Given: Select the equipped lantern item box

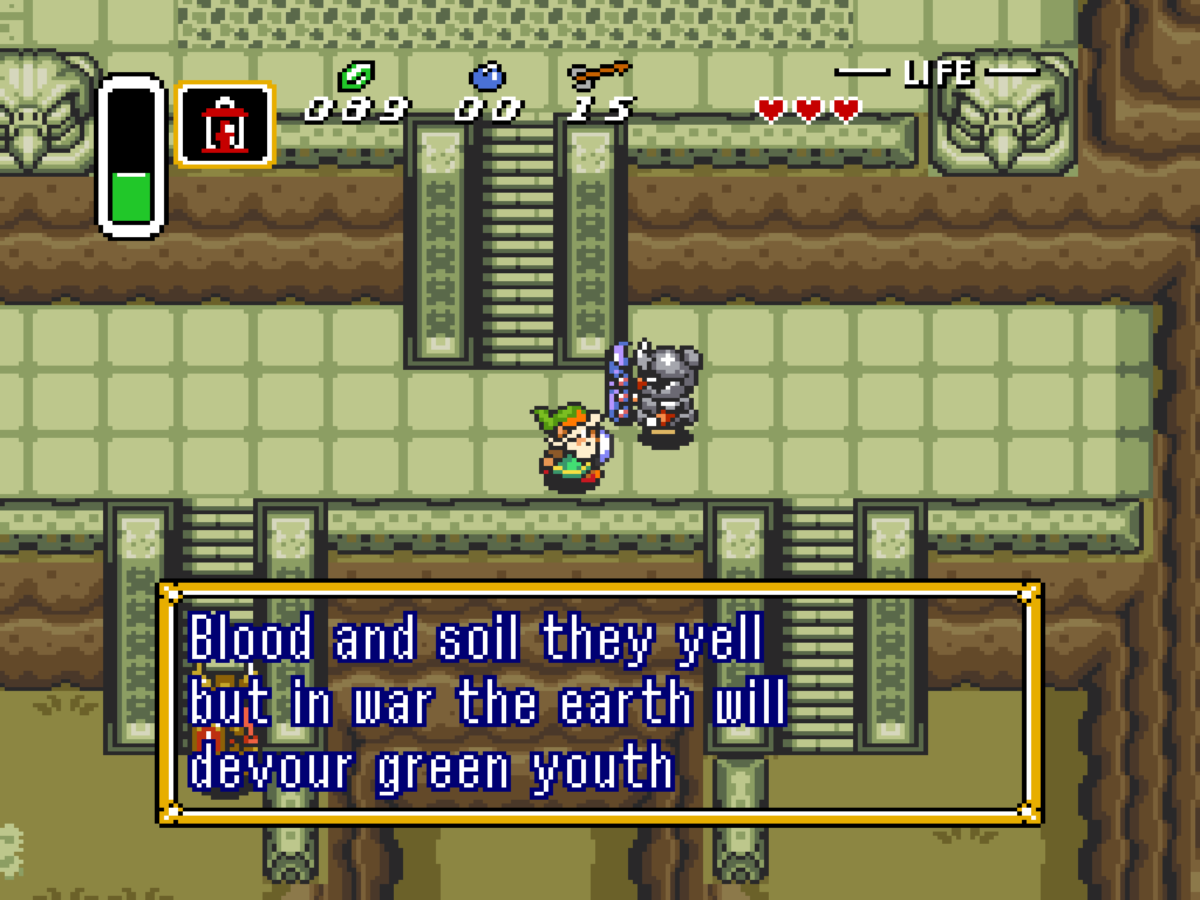Looking at the screenshot, I should [x=224, y=124].
